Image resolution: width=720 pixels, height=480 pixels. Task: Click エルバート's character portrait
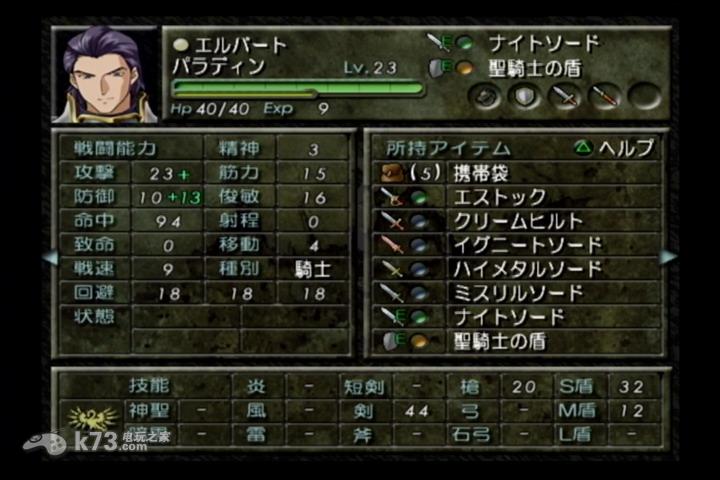[x=105, y=75]
